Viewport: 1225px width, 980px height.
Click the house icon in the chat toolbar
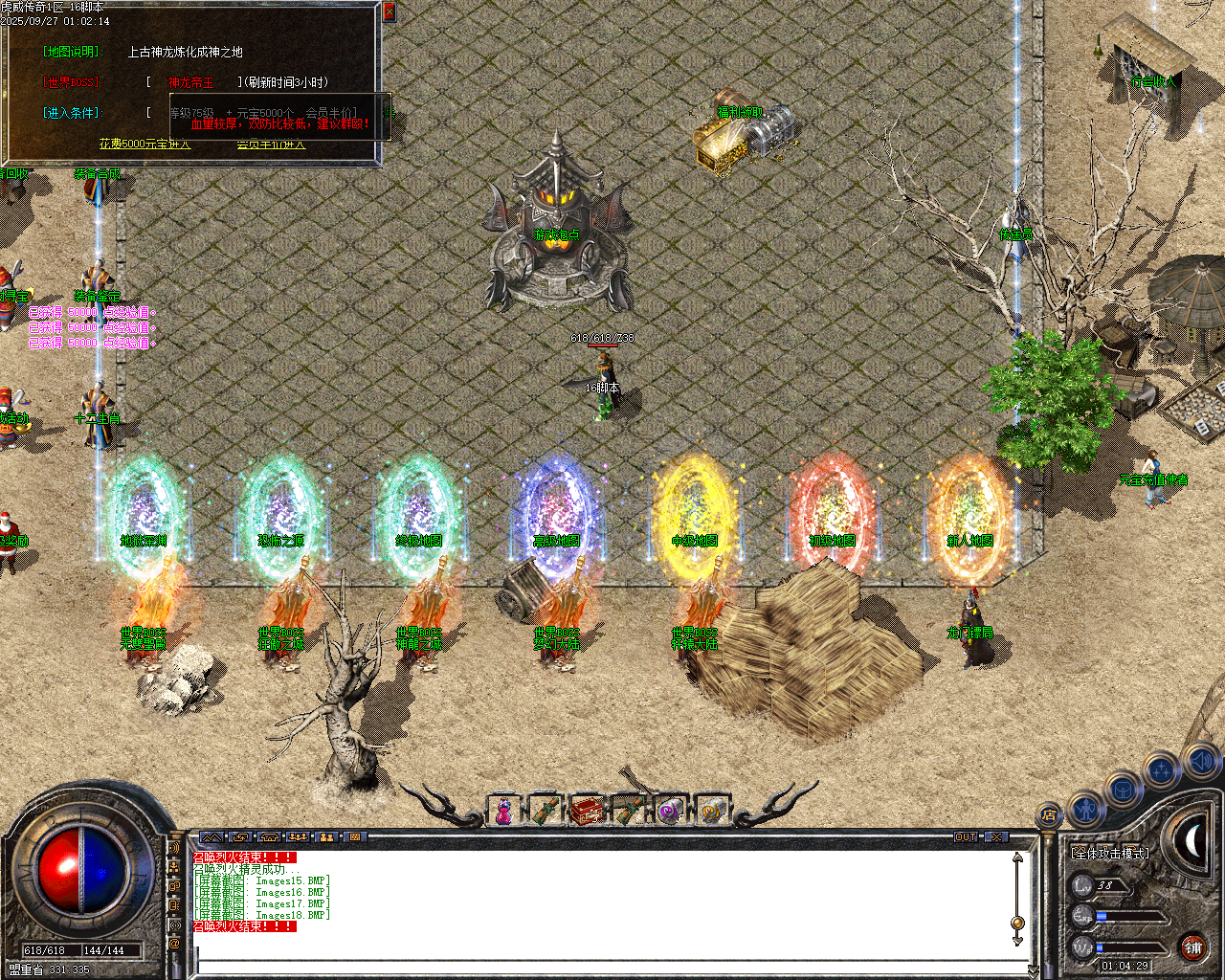coord(268,837)
